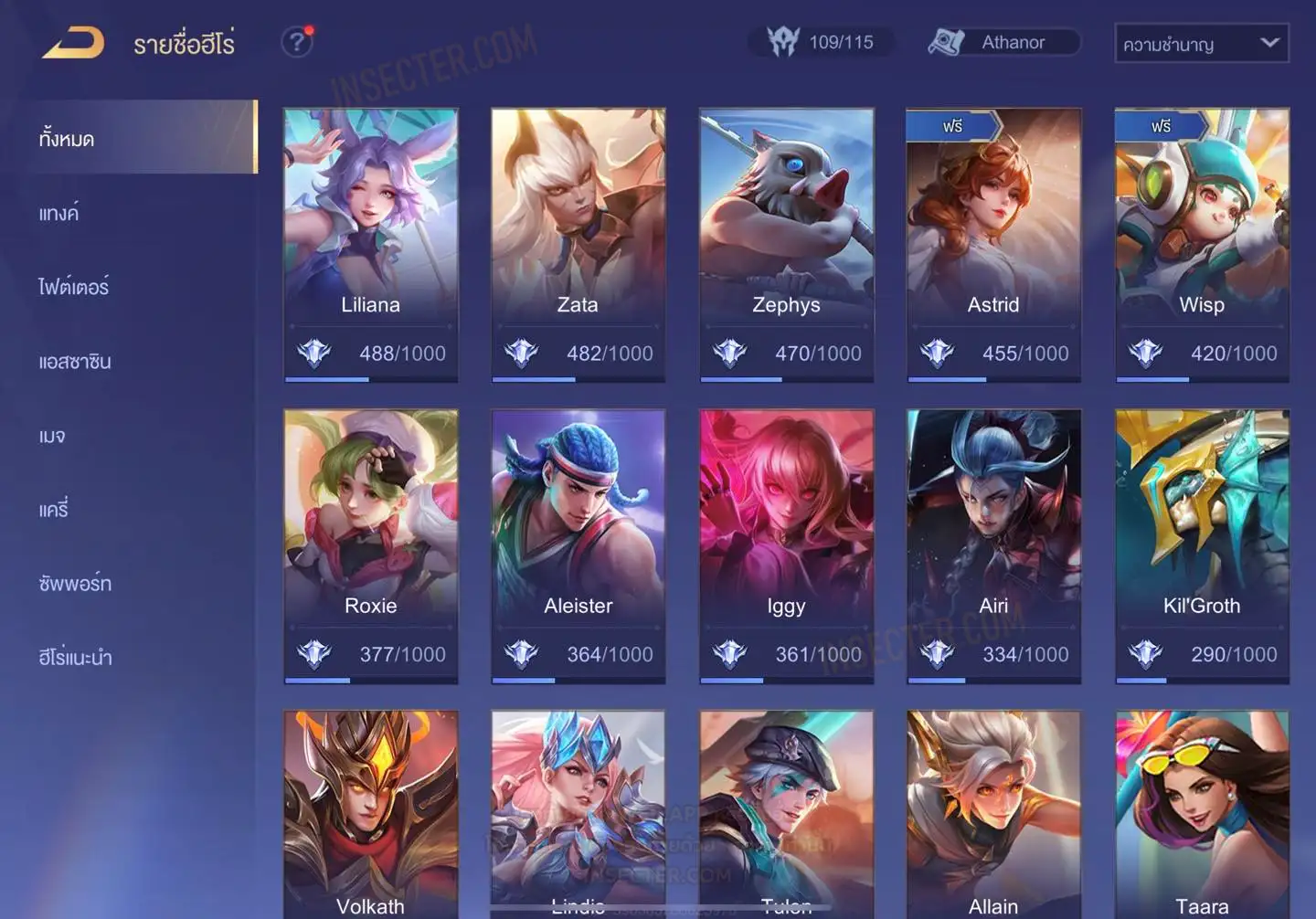
Task: Switch to the เมจ tab
Action: 52,436
